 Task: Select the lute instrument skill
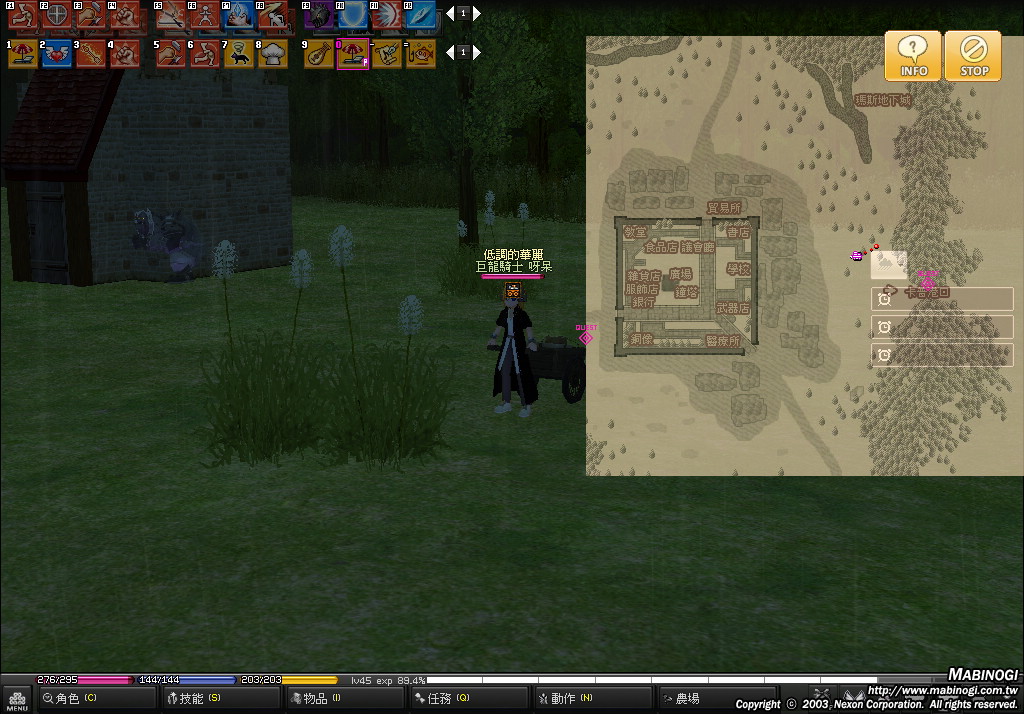(x=319, y=54)
